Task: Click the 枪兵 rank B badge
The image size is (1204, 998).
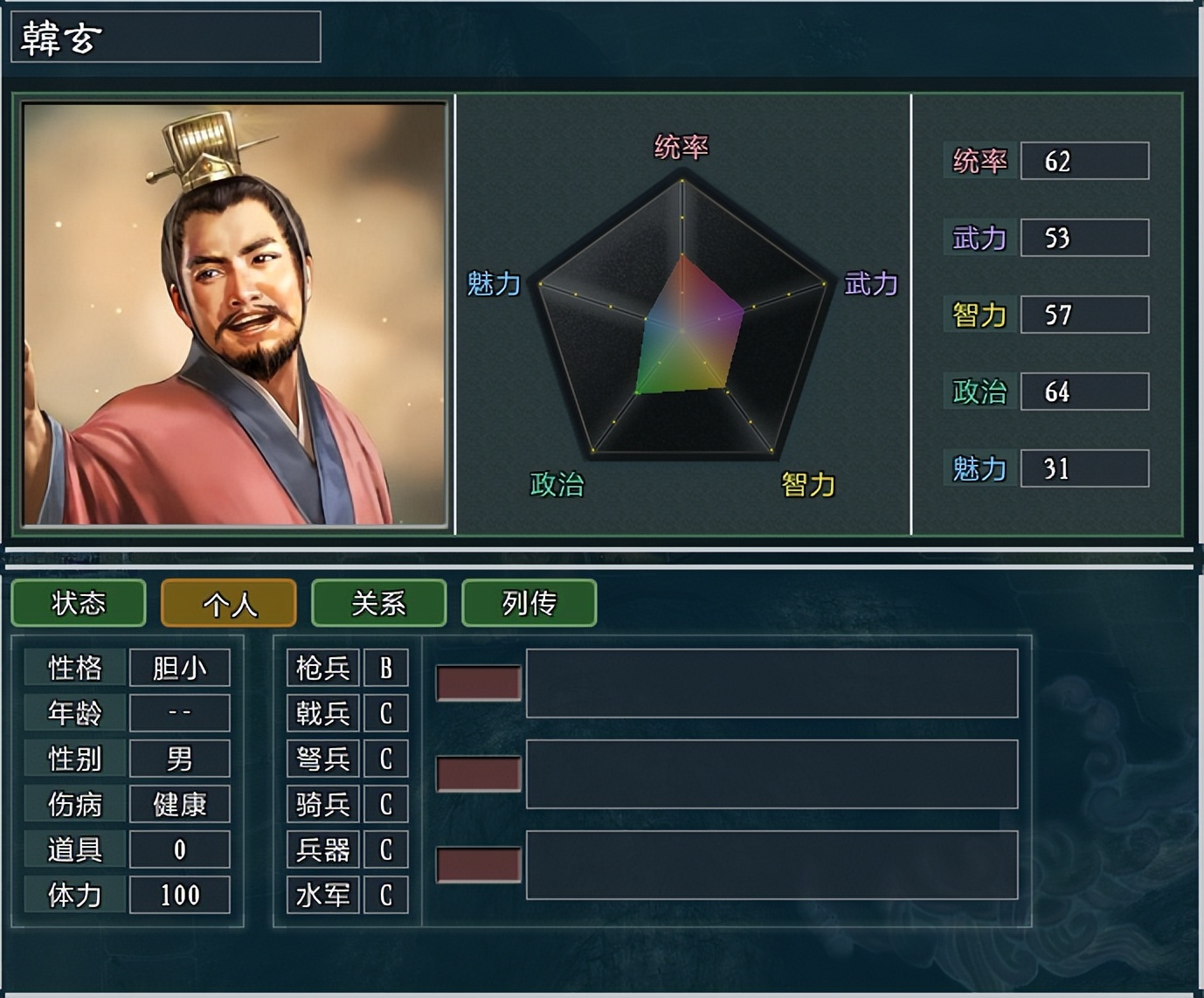Action: point(385,667)
